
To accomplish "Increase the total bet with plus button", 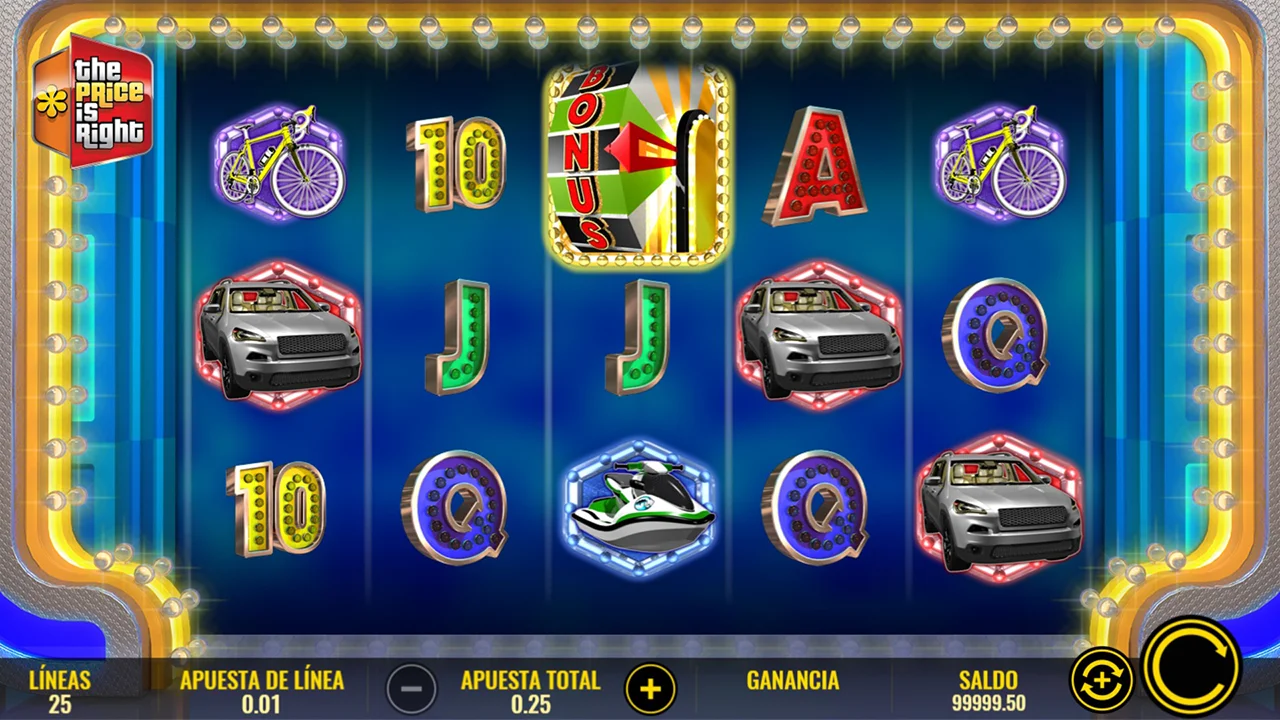I will pyautogui.click(x=651, y=688).
